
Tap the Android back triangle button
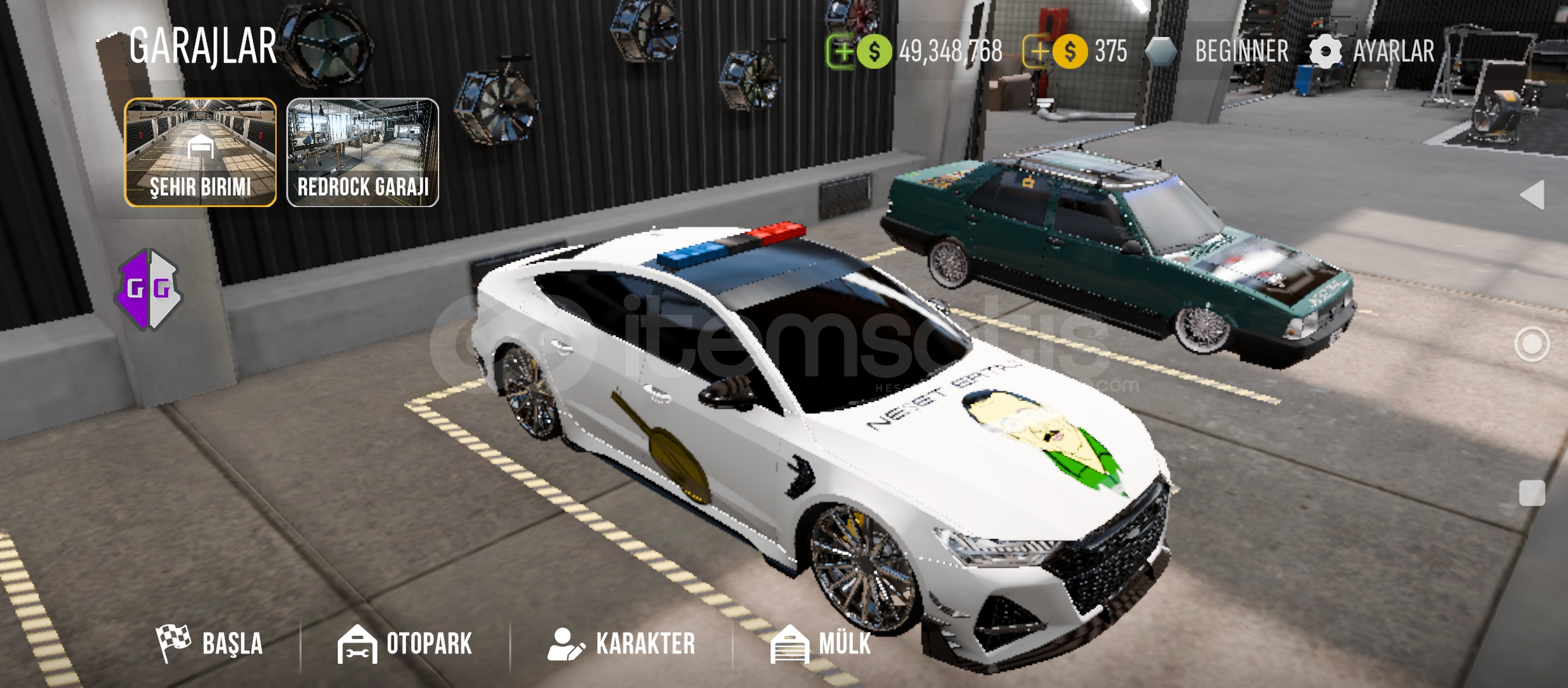point(1533,194)
